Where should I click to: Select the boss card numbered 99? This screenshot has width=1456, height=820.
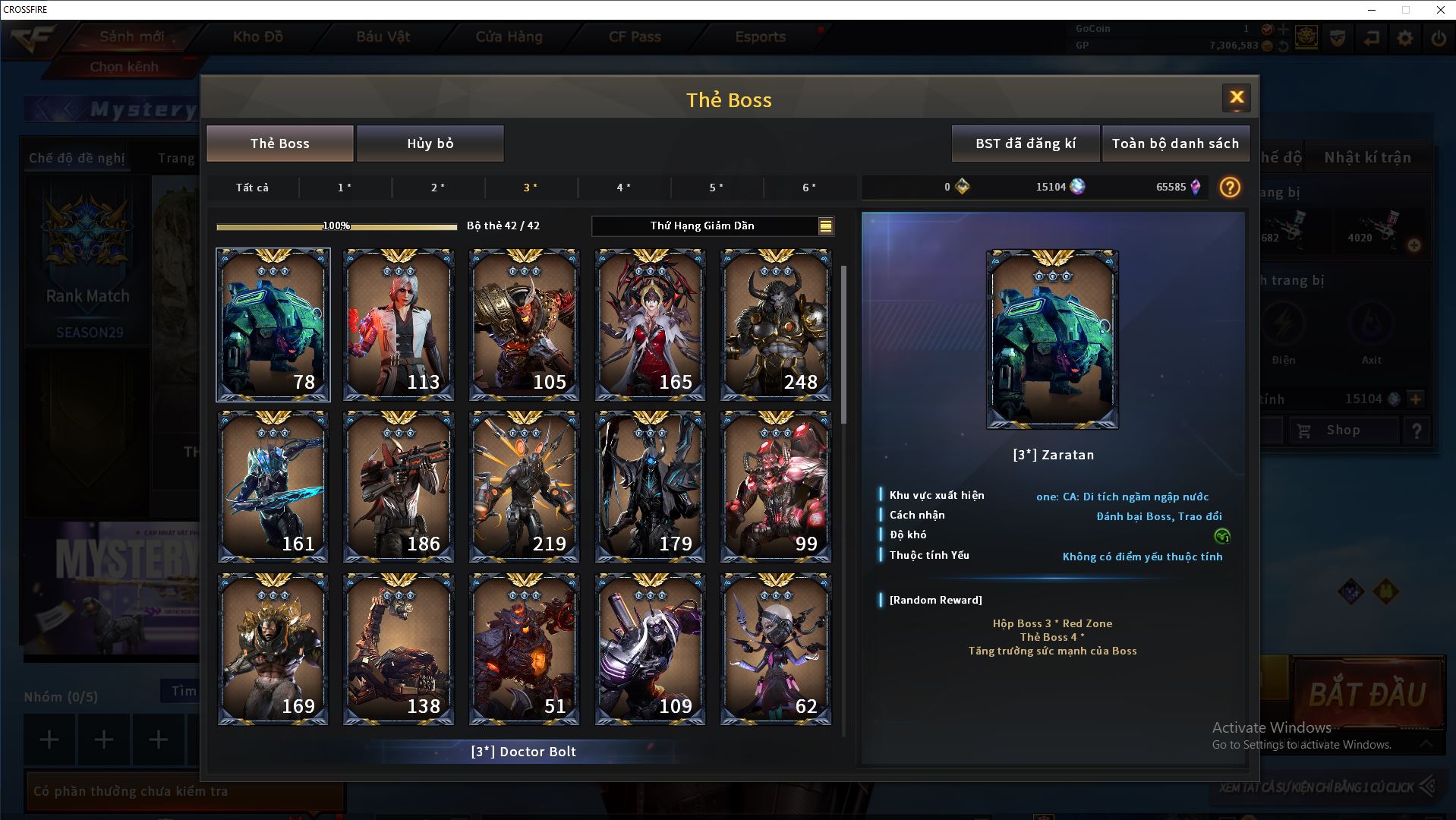click(775, 487)
